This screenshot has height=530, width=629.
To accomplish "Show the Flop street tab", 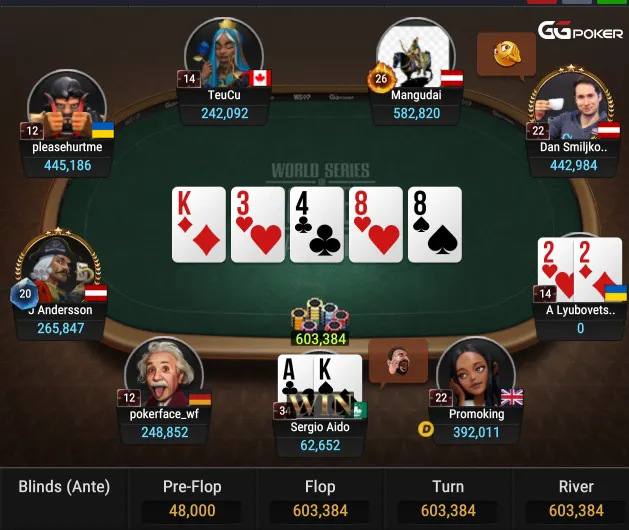I will (320, 498).
